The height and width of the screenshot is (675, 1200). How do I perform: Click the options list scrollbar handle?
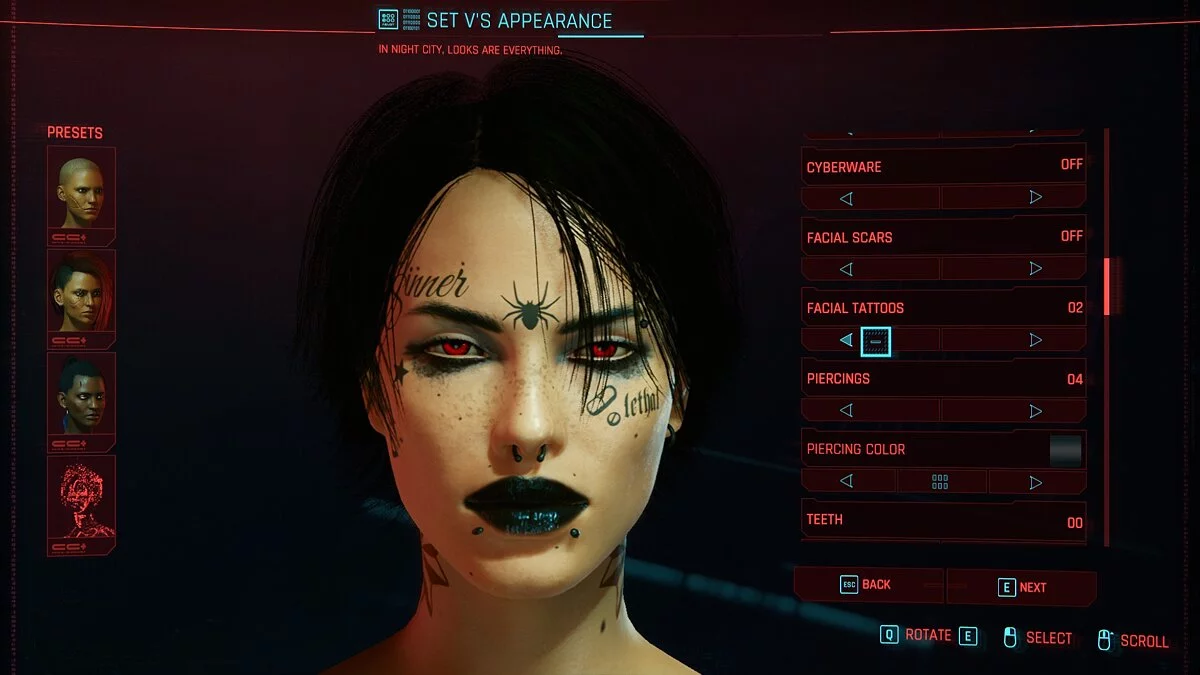1106,286
